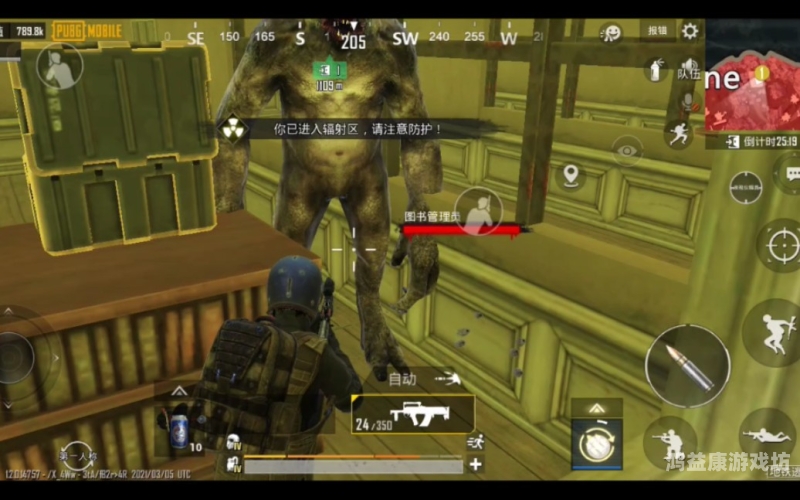
Task: Toggle the 自动 fire mode
Action: pos(403,379)
